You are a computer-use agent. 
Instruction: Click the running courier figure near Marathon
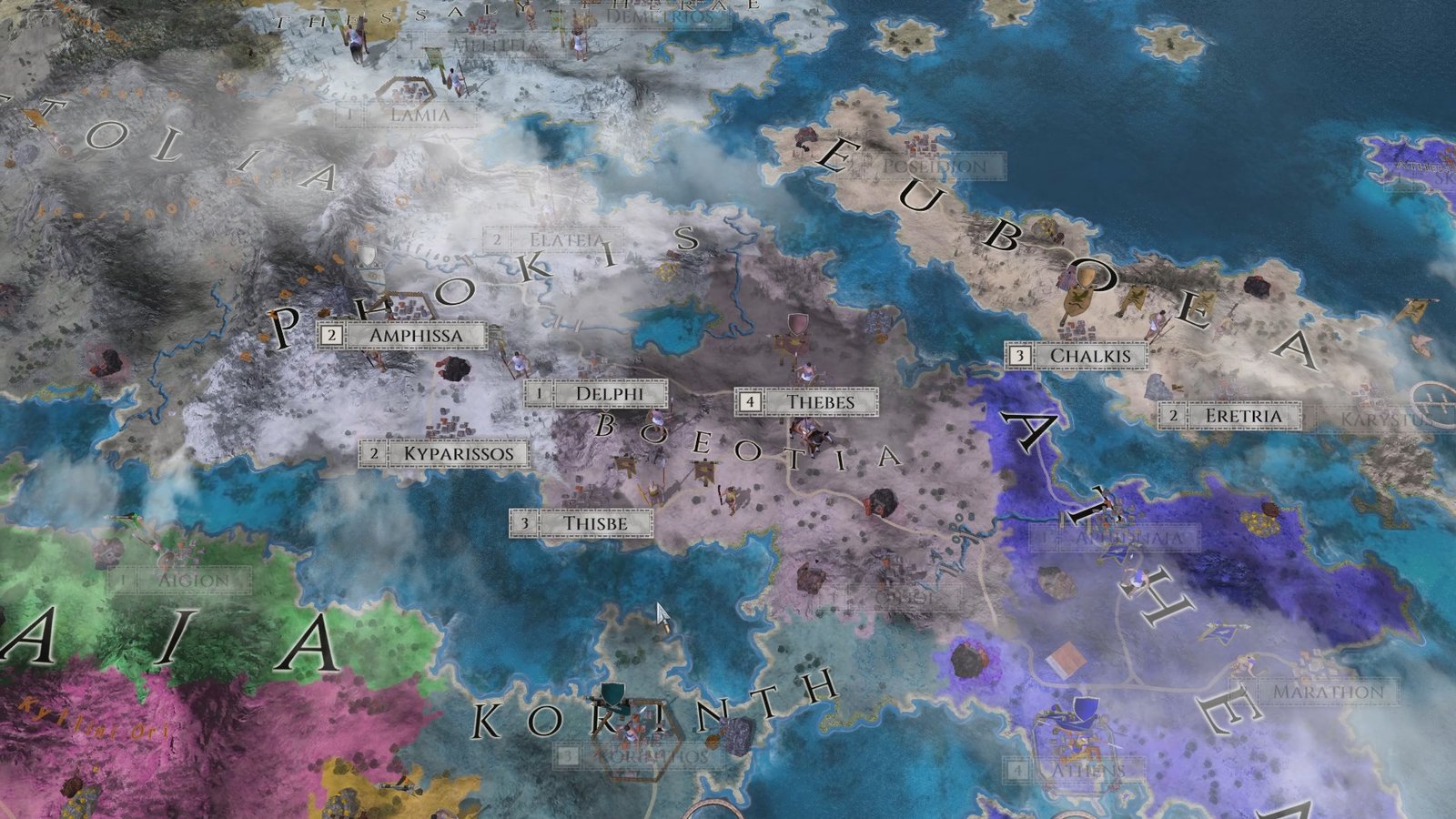point(1248,663)
